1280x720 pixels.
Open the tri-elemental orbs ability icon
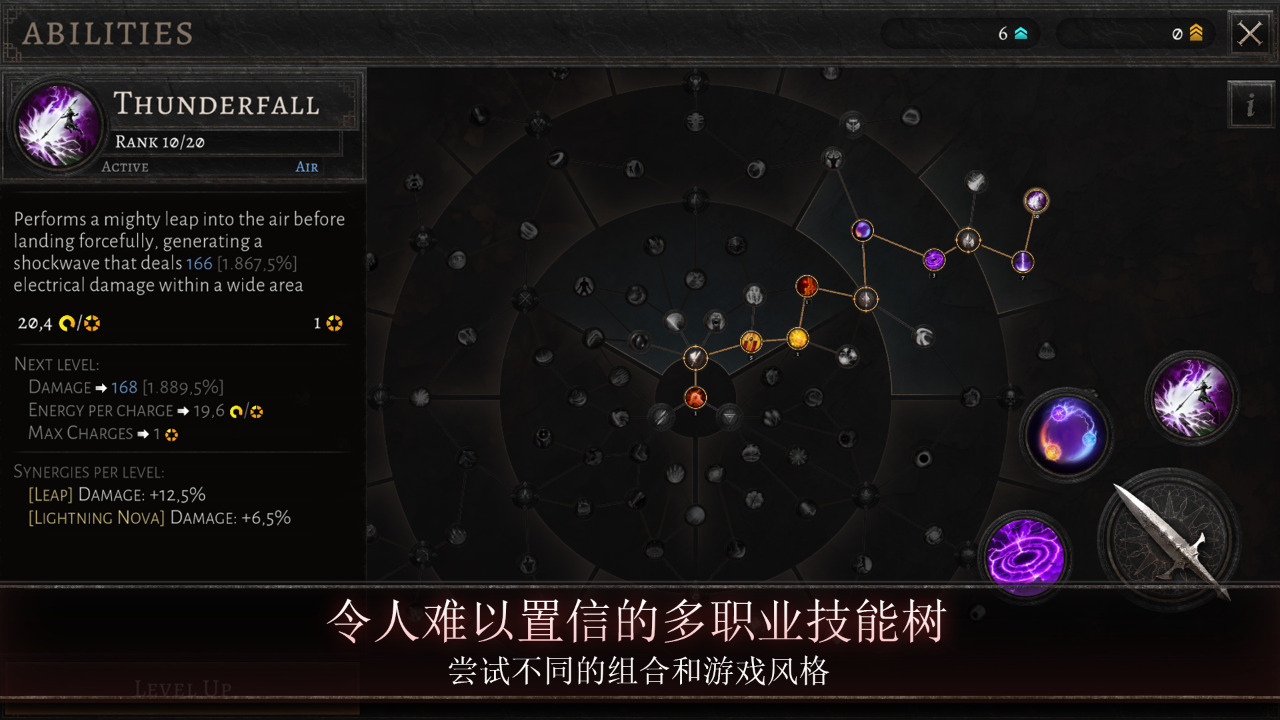pos(1065,435)
